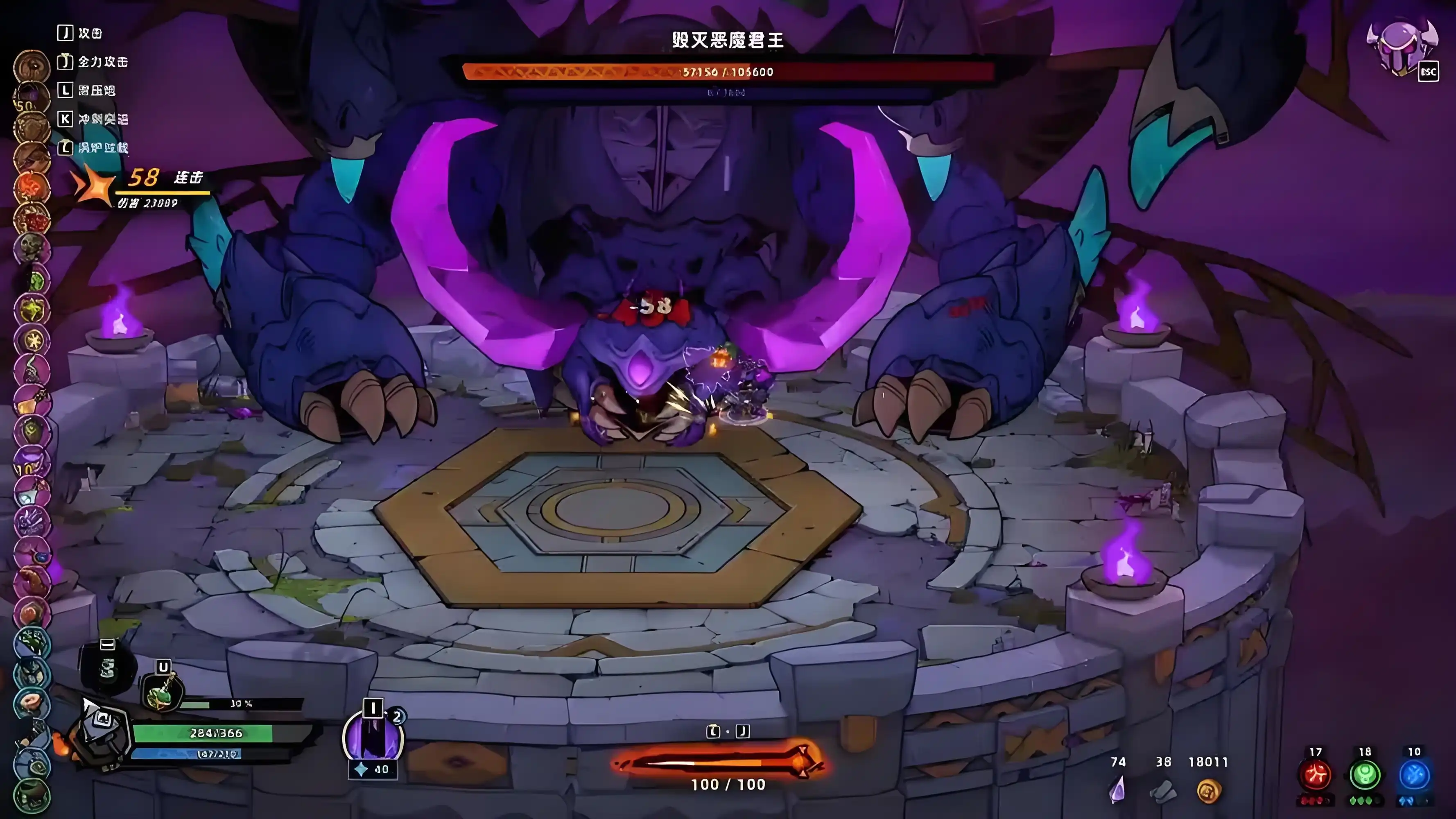Screen dimensions: 1456x819
Task: Click the gold coin currency icon
Action: 1208,791
